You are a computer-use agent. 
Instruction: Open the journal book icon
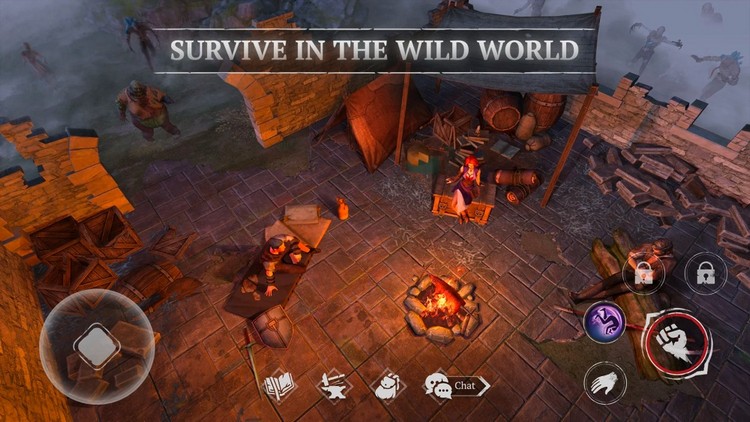click(x=277, y=385)
